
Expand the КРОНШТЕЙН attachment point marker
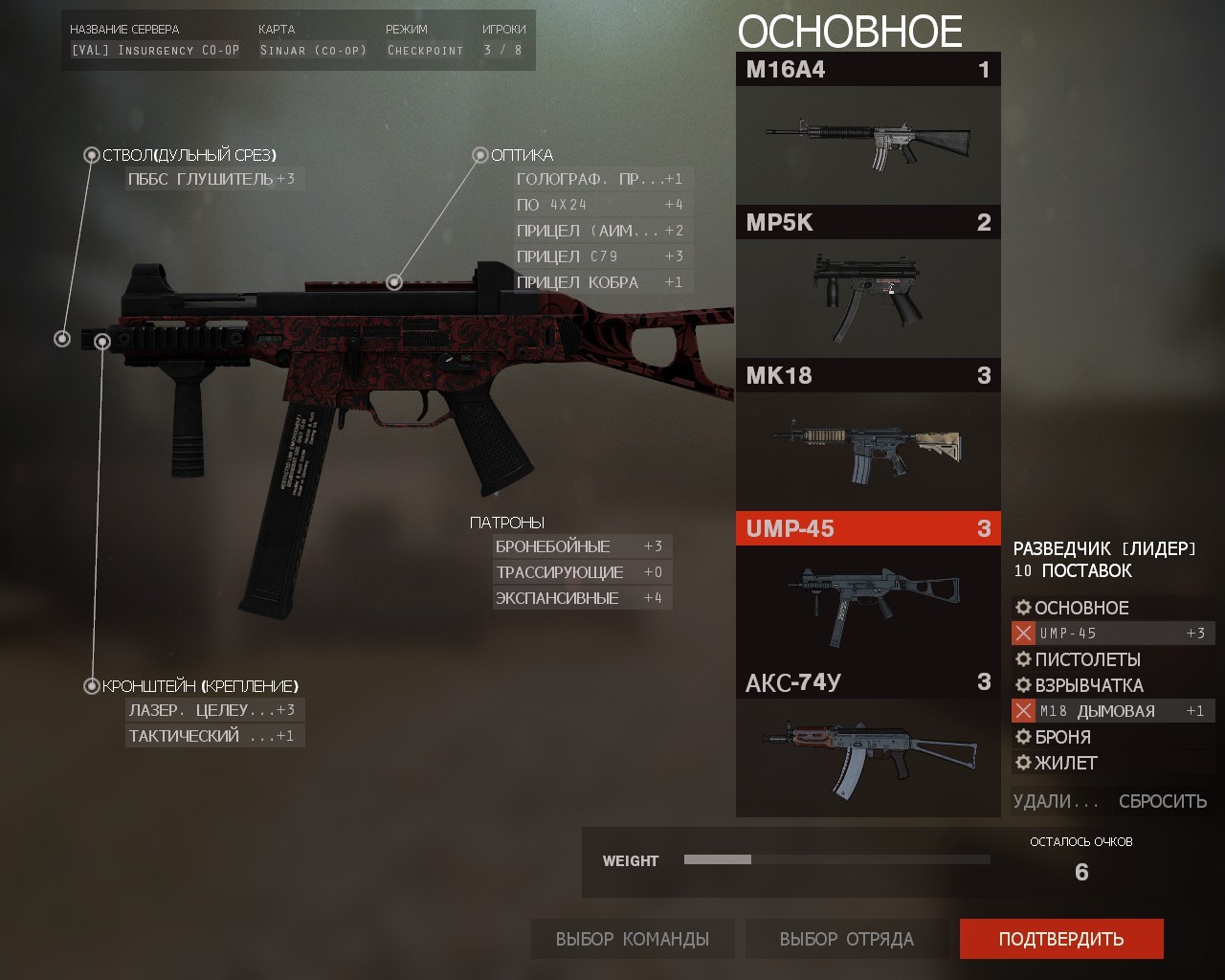(93, 685)
